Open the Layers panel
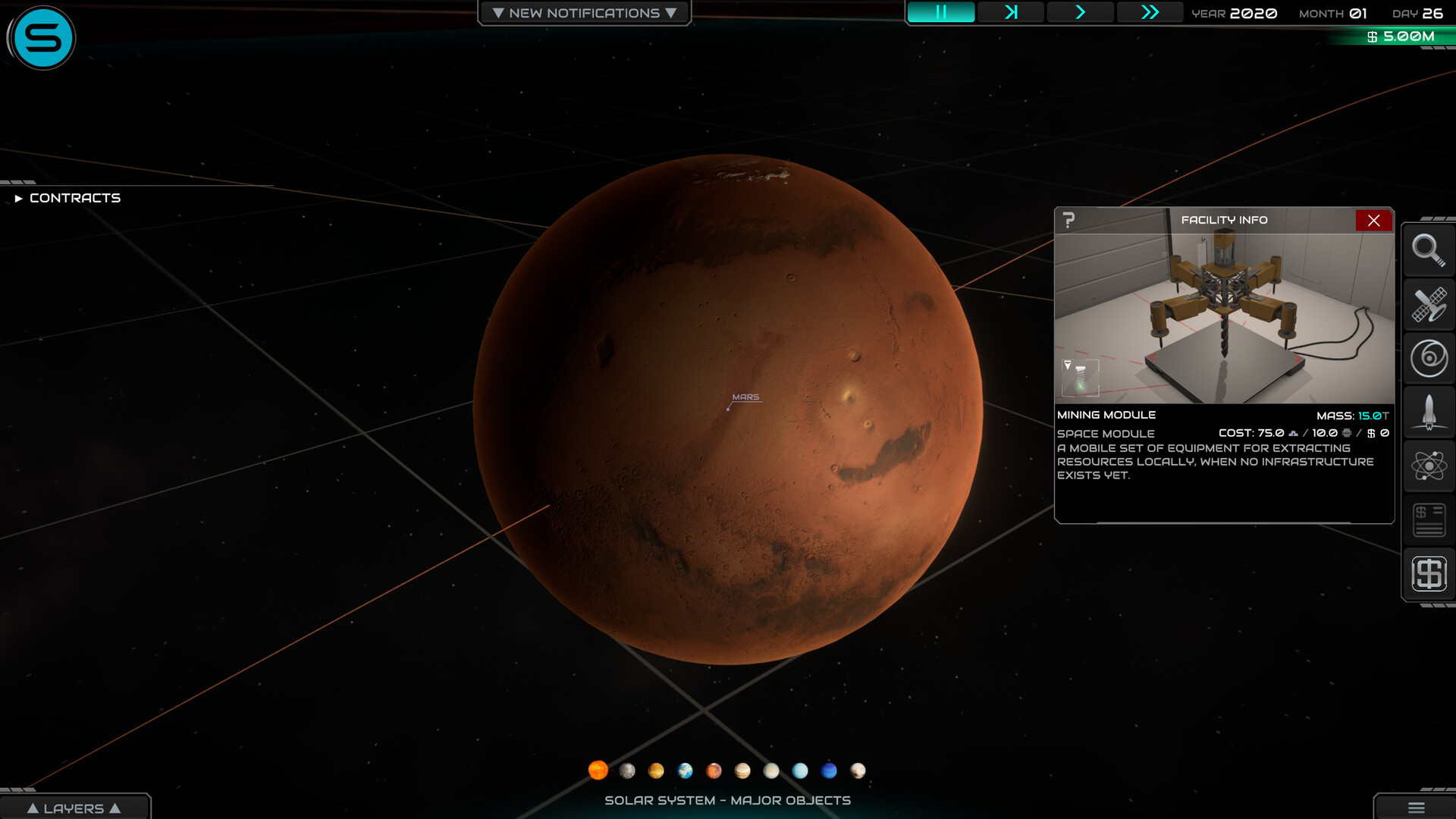1456x819 pixels. 74,808
